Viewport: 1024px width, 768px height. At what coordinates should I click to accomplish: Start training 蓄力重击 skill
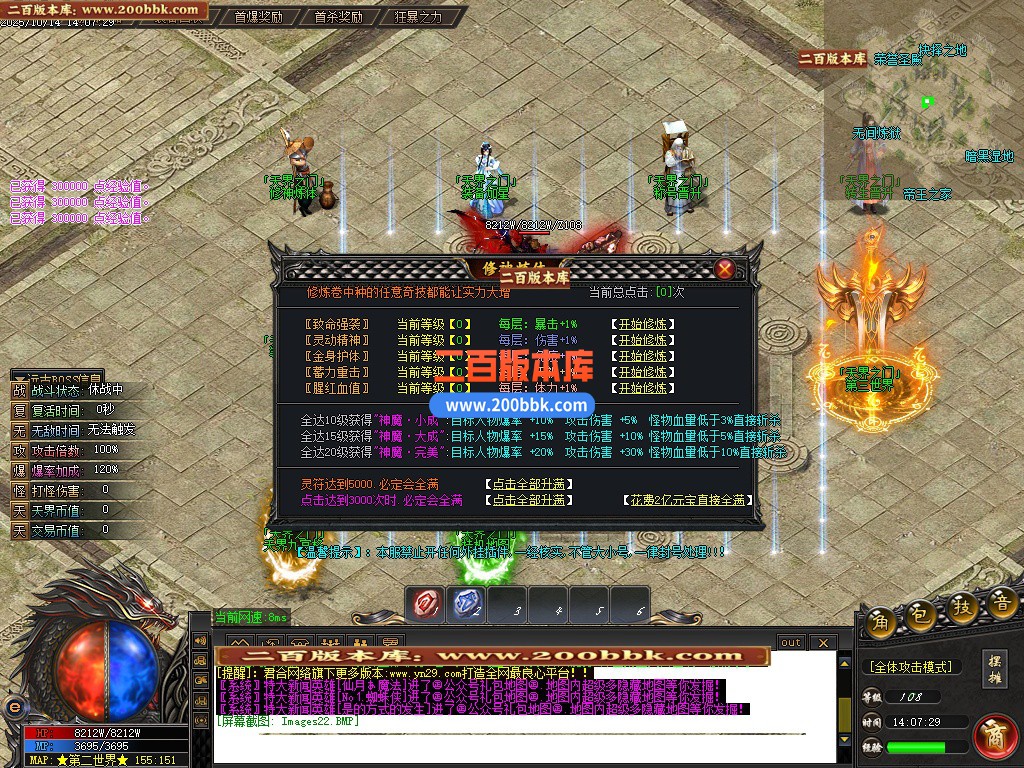click(x=641, y=372)
